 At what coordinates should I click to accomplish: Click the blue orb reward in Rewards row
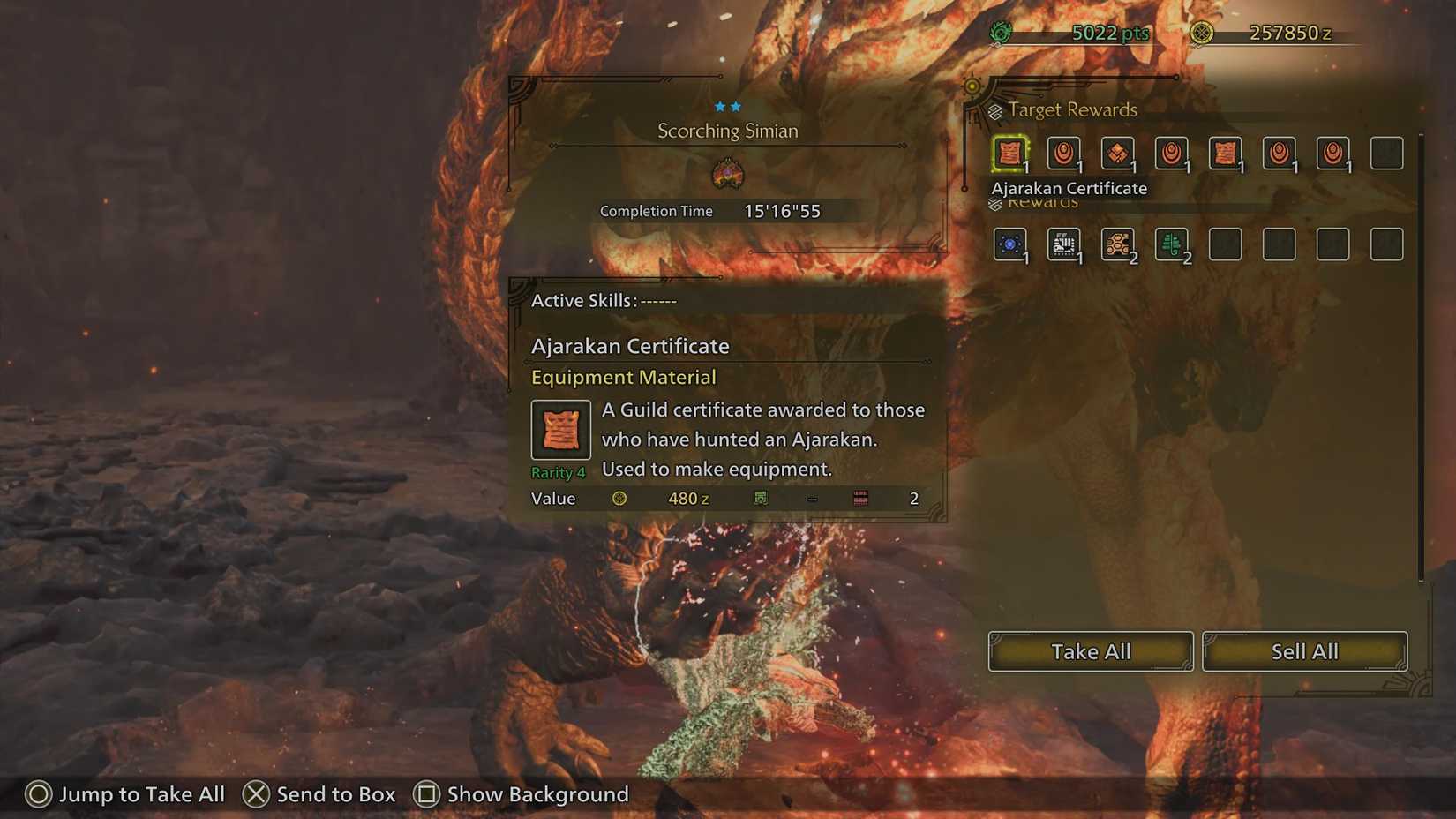click(x=1009, y=244)
